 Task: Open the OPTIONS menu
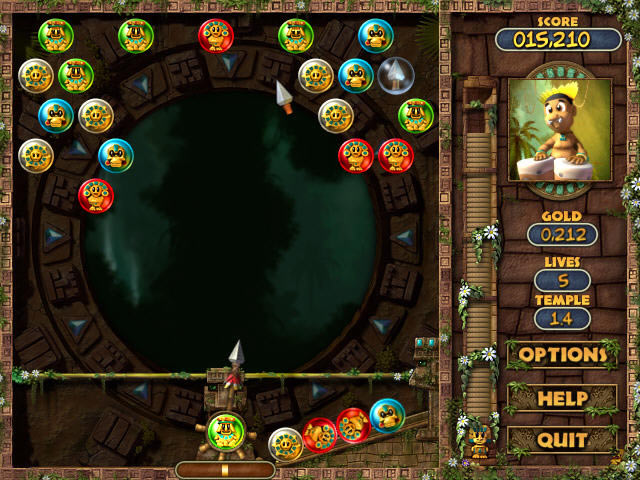[x=562, y=355]
